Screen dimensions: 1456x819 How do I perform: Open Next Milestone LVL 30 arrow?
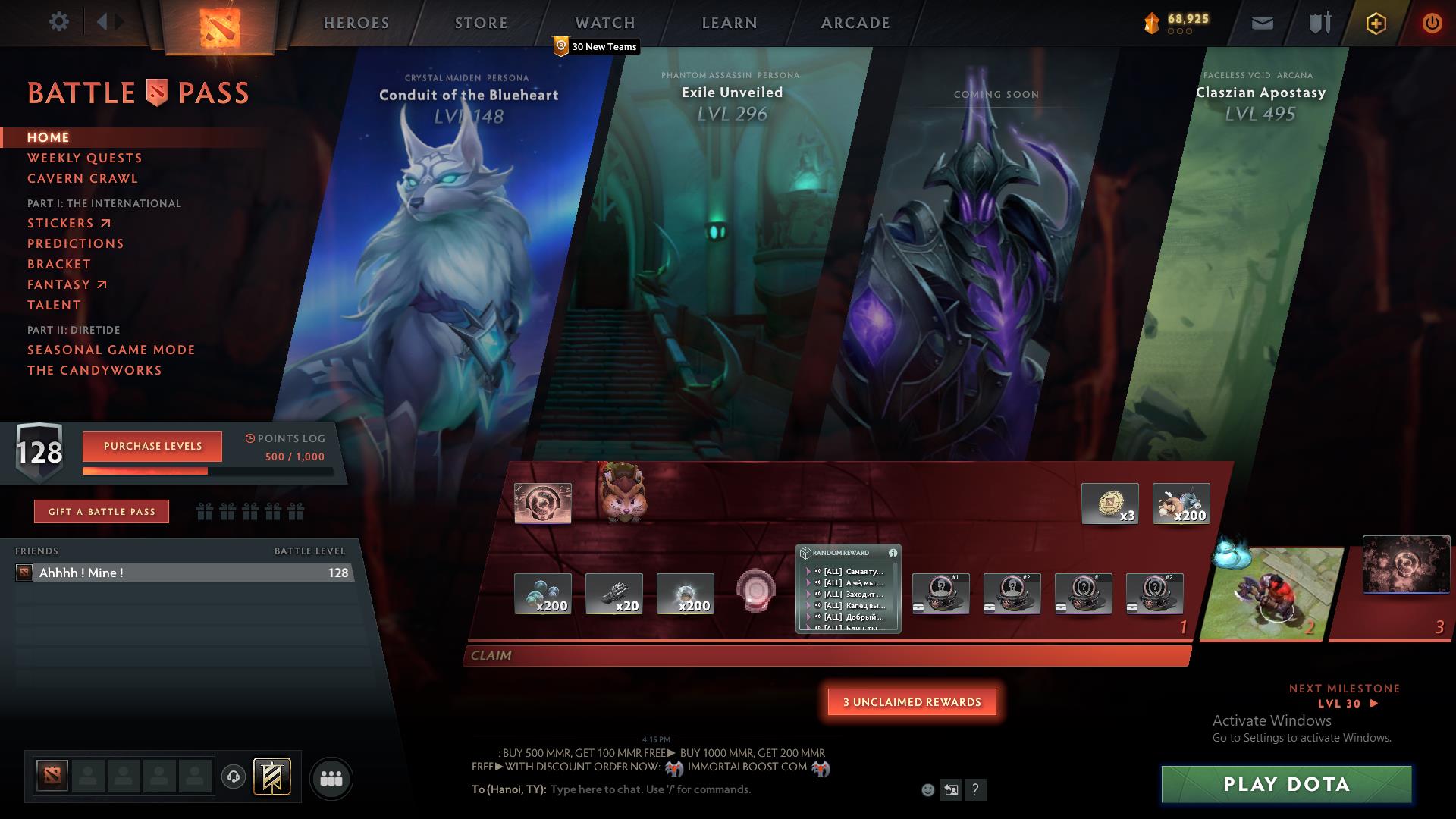pyautogui.click(x=1373, y=703)
